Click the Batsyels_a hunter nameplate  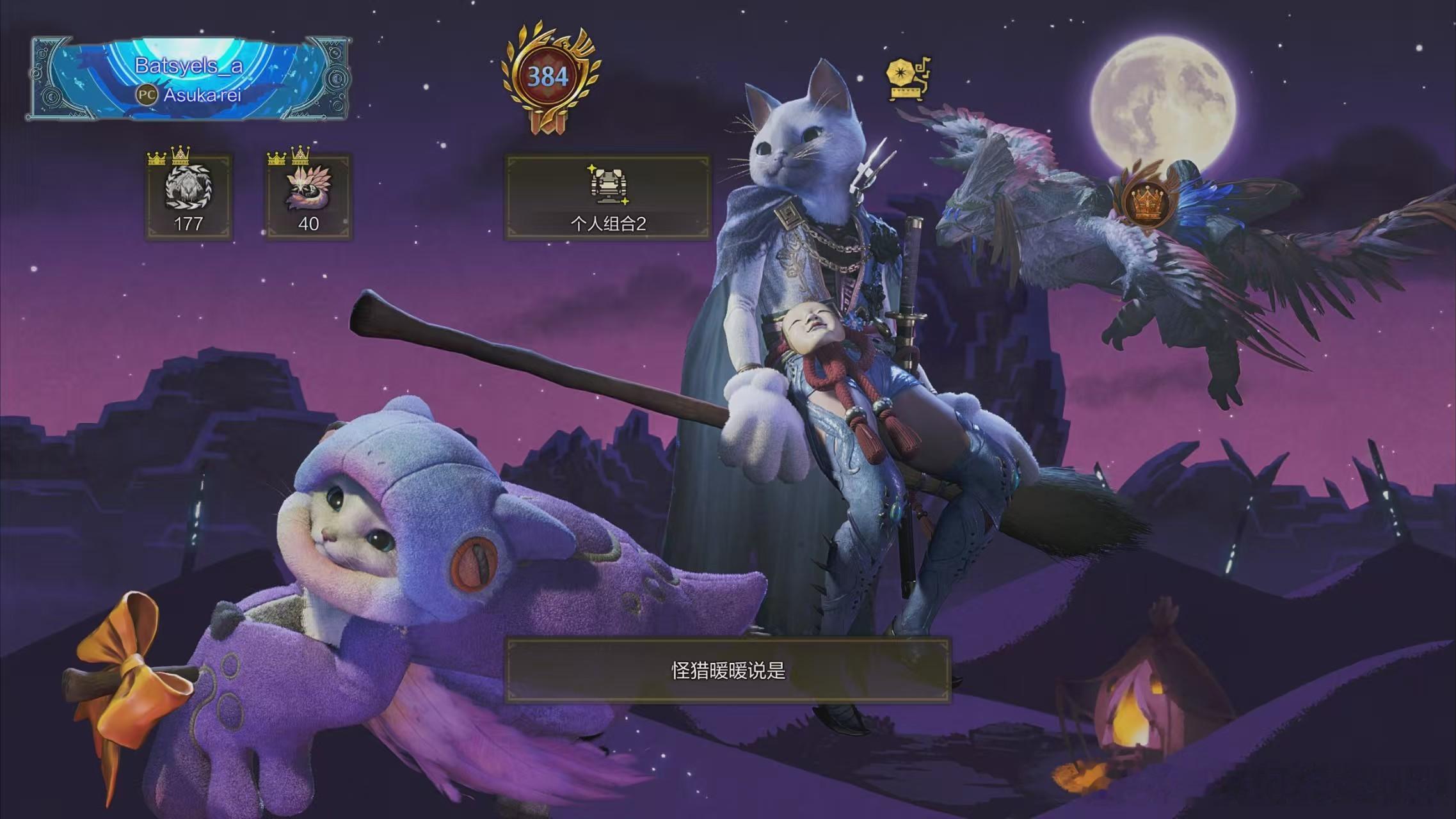coord(189,79)
